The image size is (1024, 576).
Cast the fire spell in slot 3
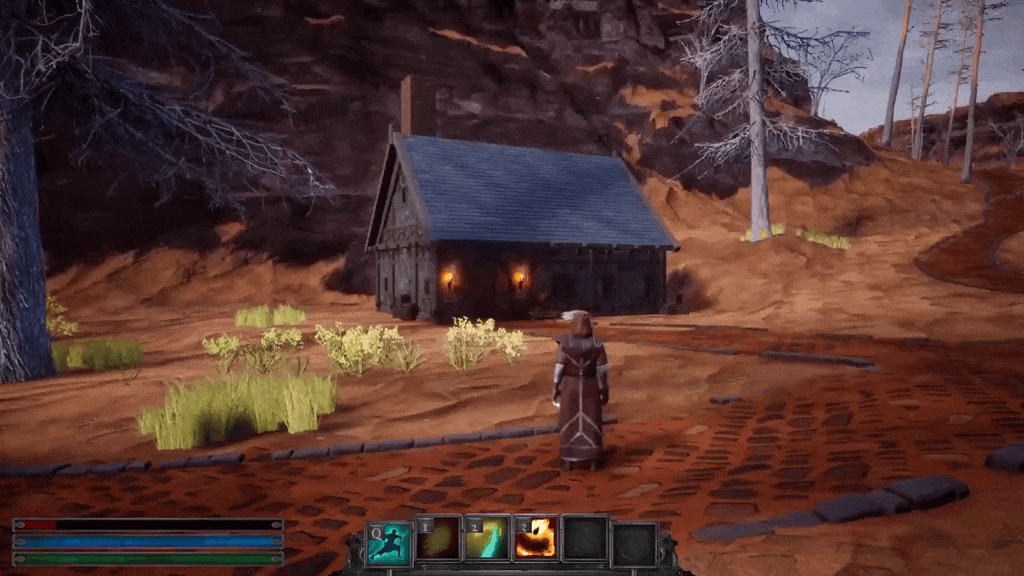pyautogui.click(x=536, y=540)
